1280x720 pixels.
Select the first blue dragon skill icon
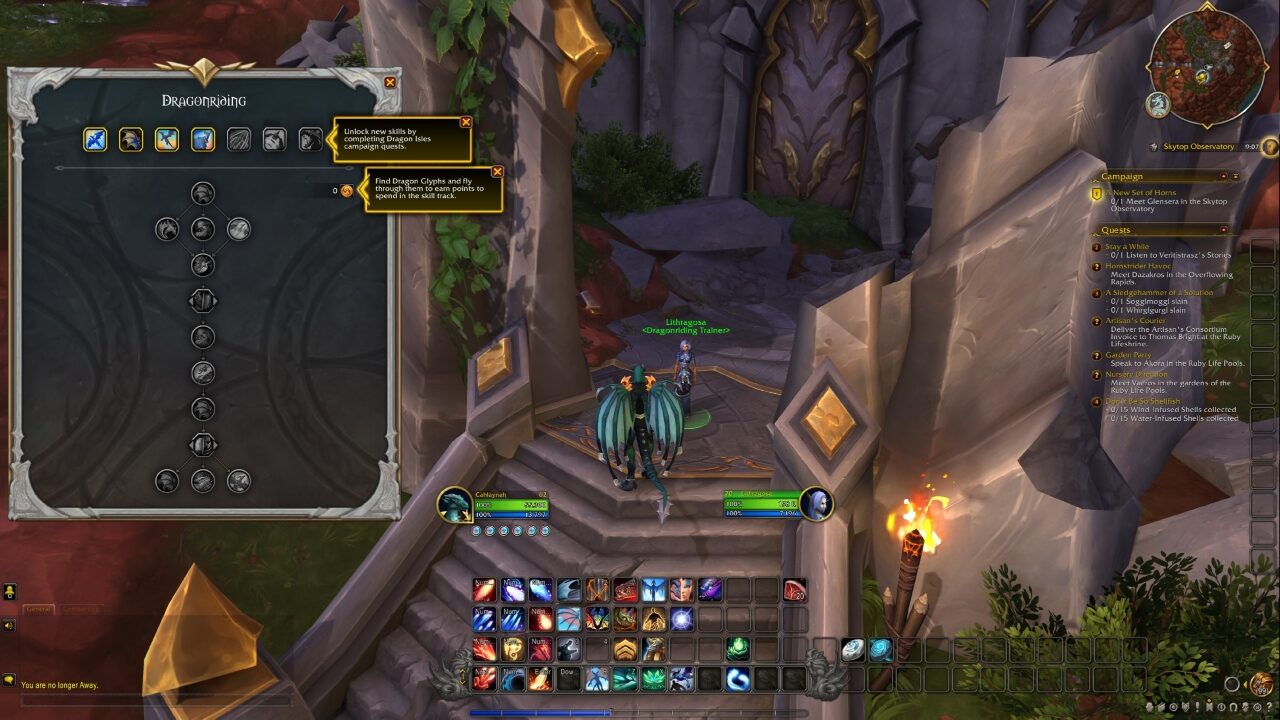click(x=95, y=139)
